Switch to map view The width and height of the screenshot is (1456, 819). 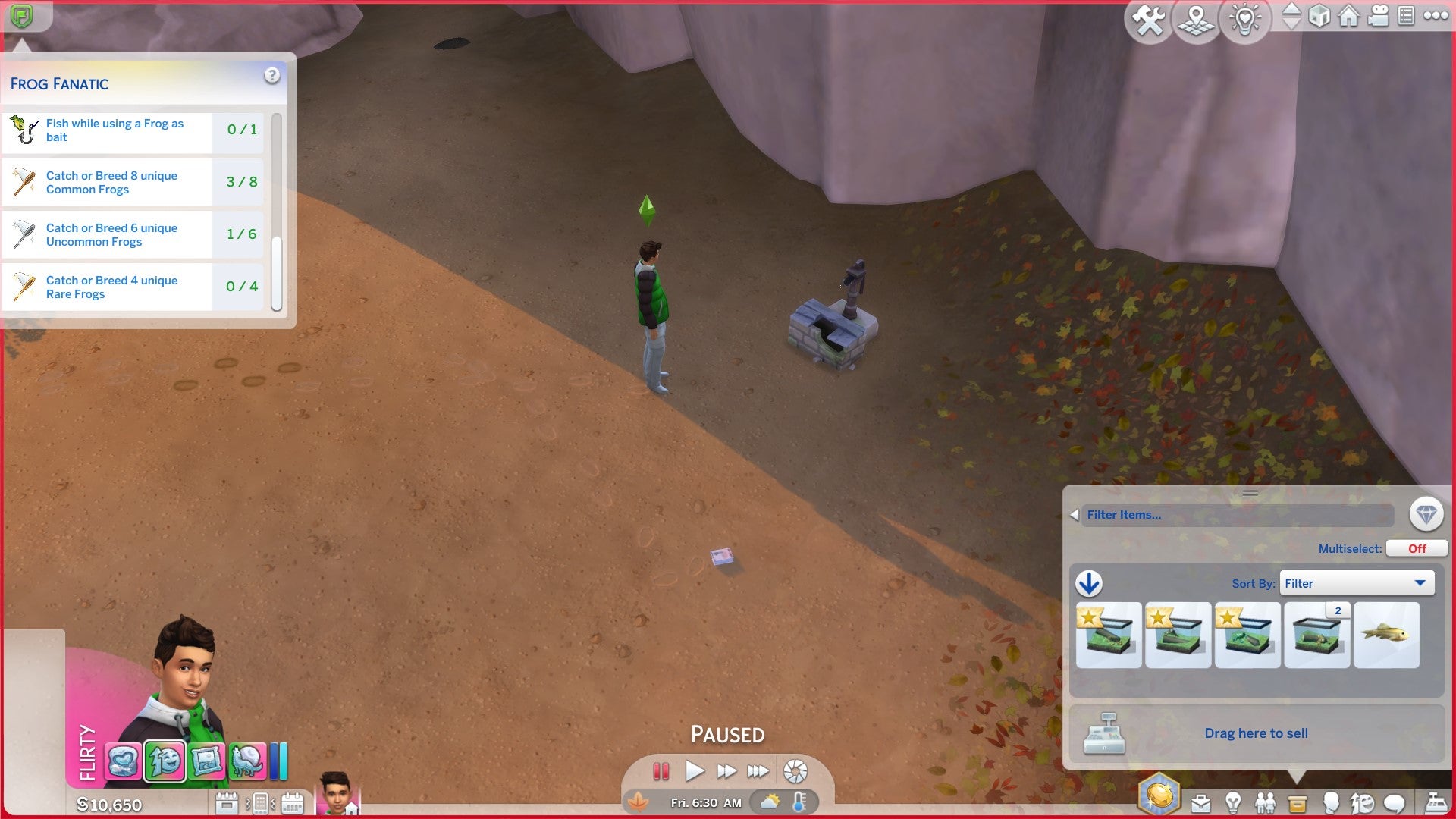coord(1196,20)
